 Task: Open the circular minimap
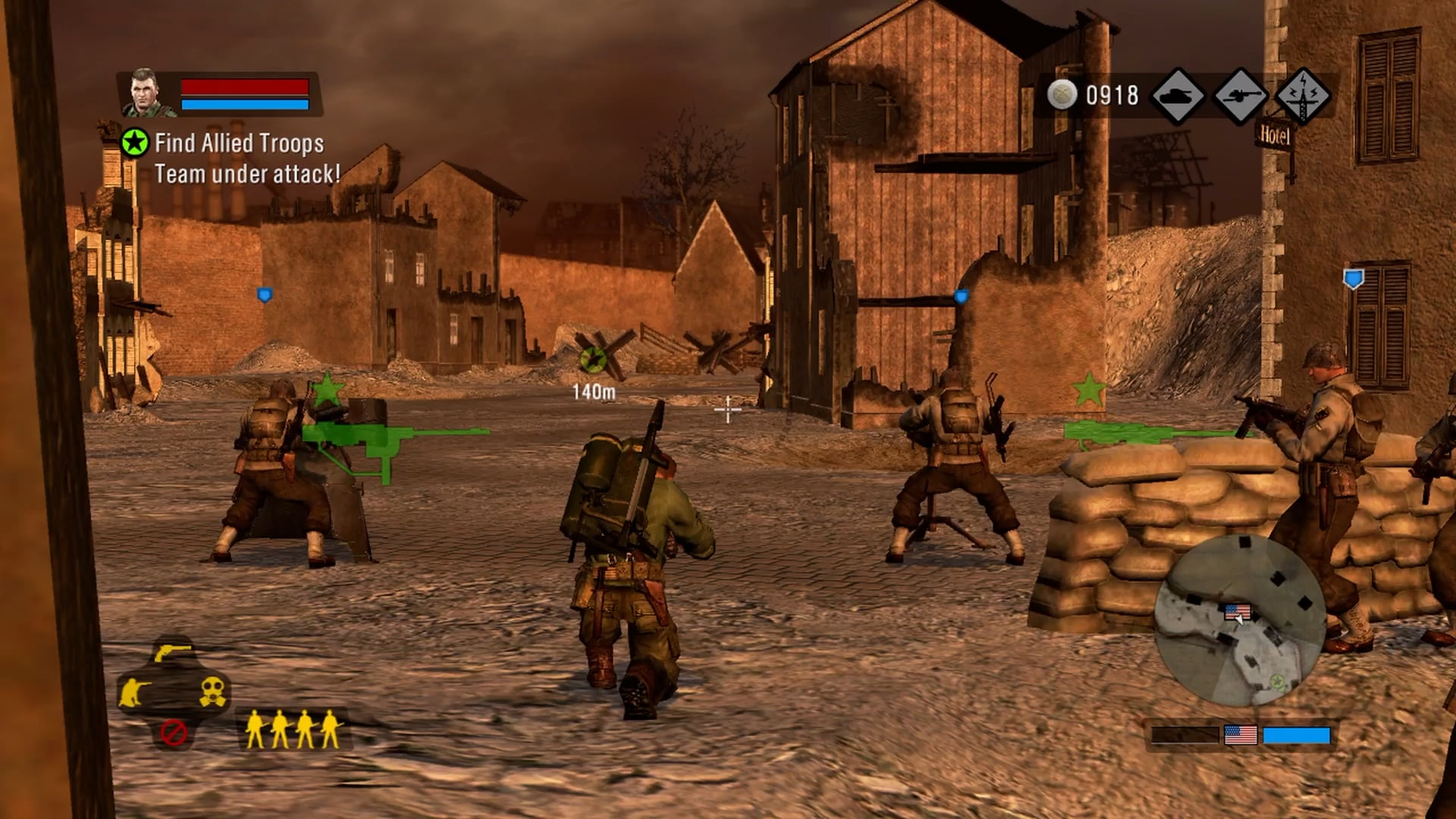(x=1240, y=621)
